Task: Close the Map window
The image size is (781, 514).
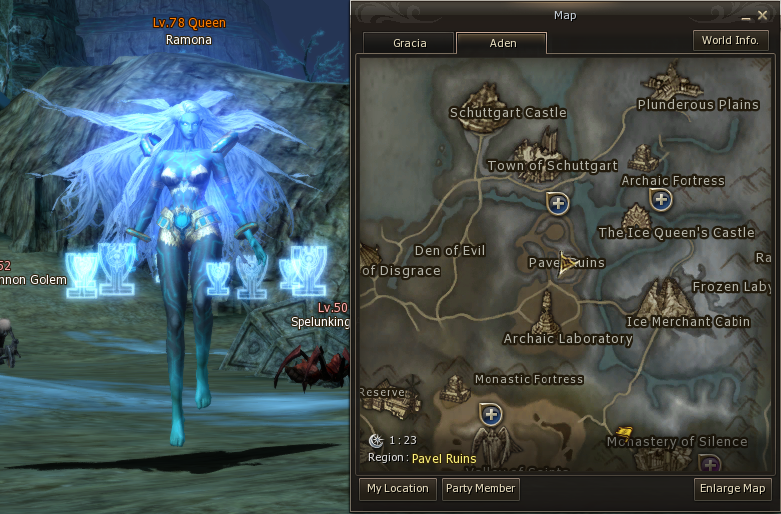Action: point(763,16)
